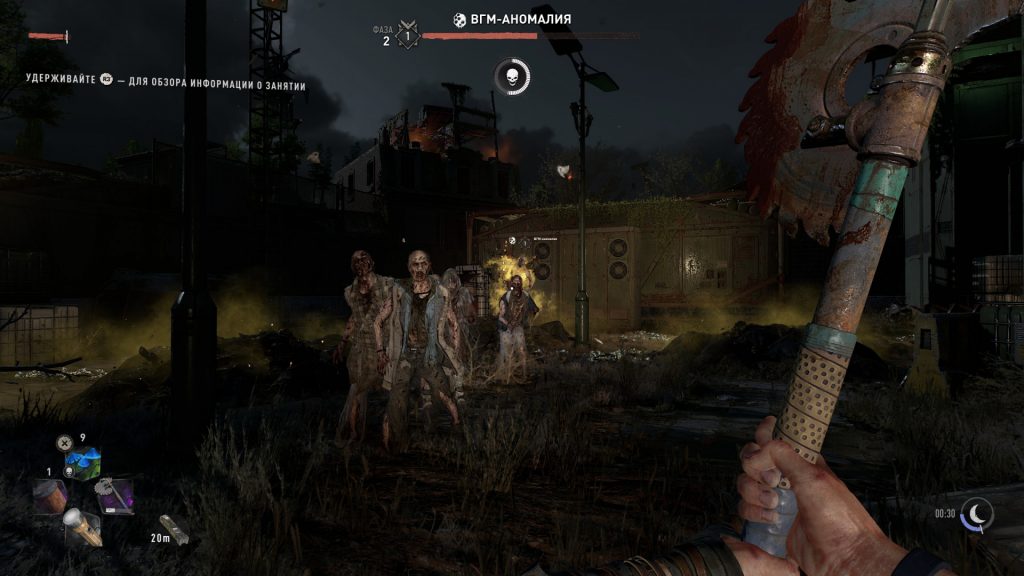
Task: Click the crescent moon night indicator
Action: [x=976, y=514]
